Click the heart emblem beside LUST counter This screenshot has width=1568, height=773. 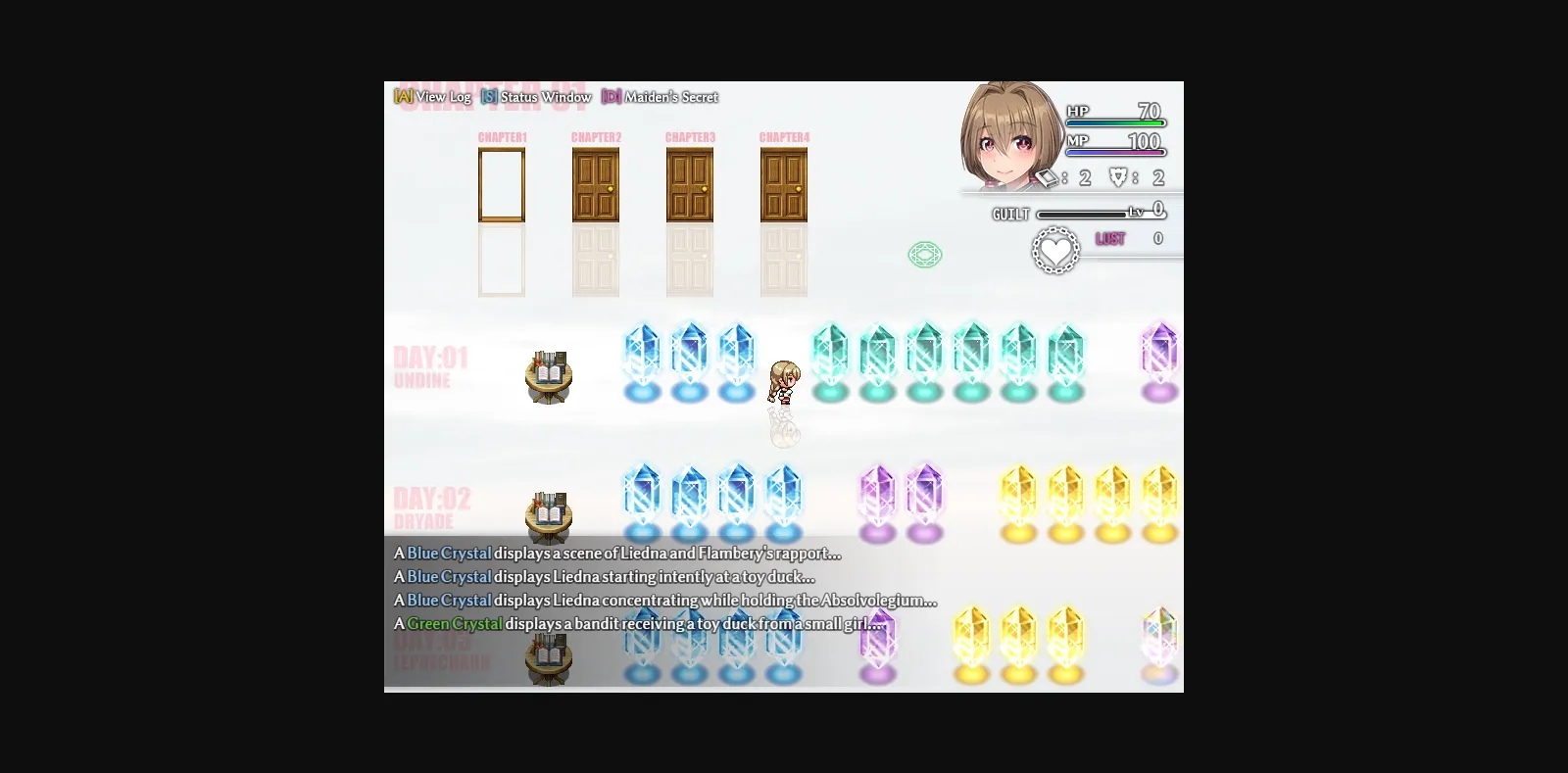tap(1055, 250)
